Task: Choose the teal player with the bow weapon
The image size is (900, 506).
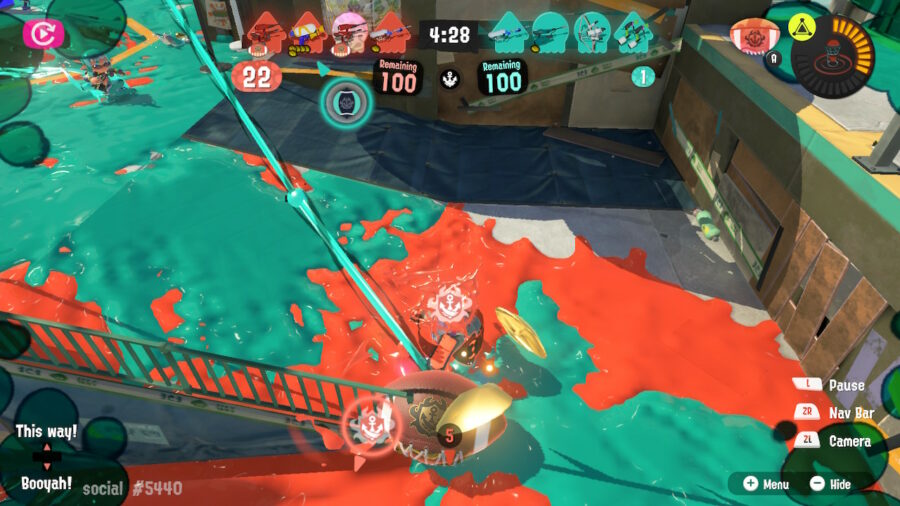Action: (591, 33)
